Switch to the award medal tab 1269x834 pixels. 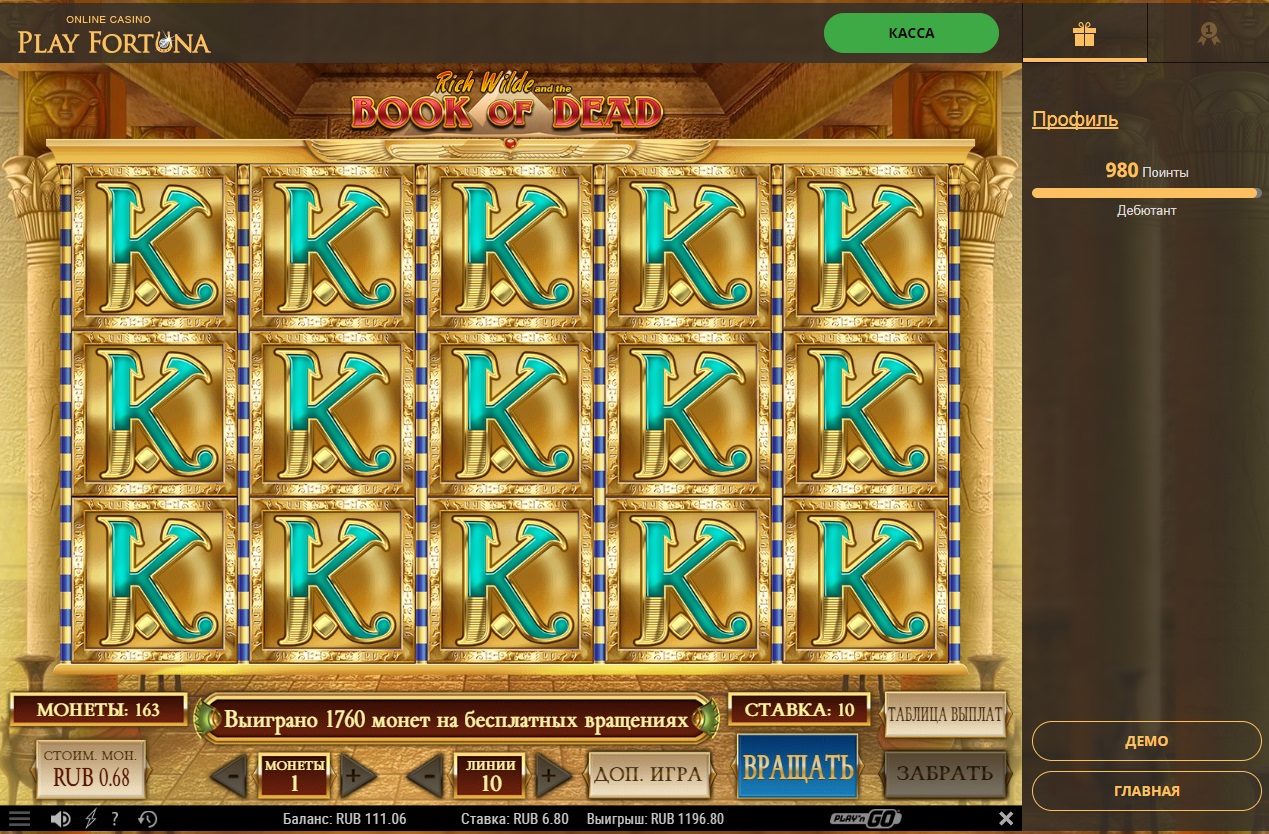1209,35
